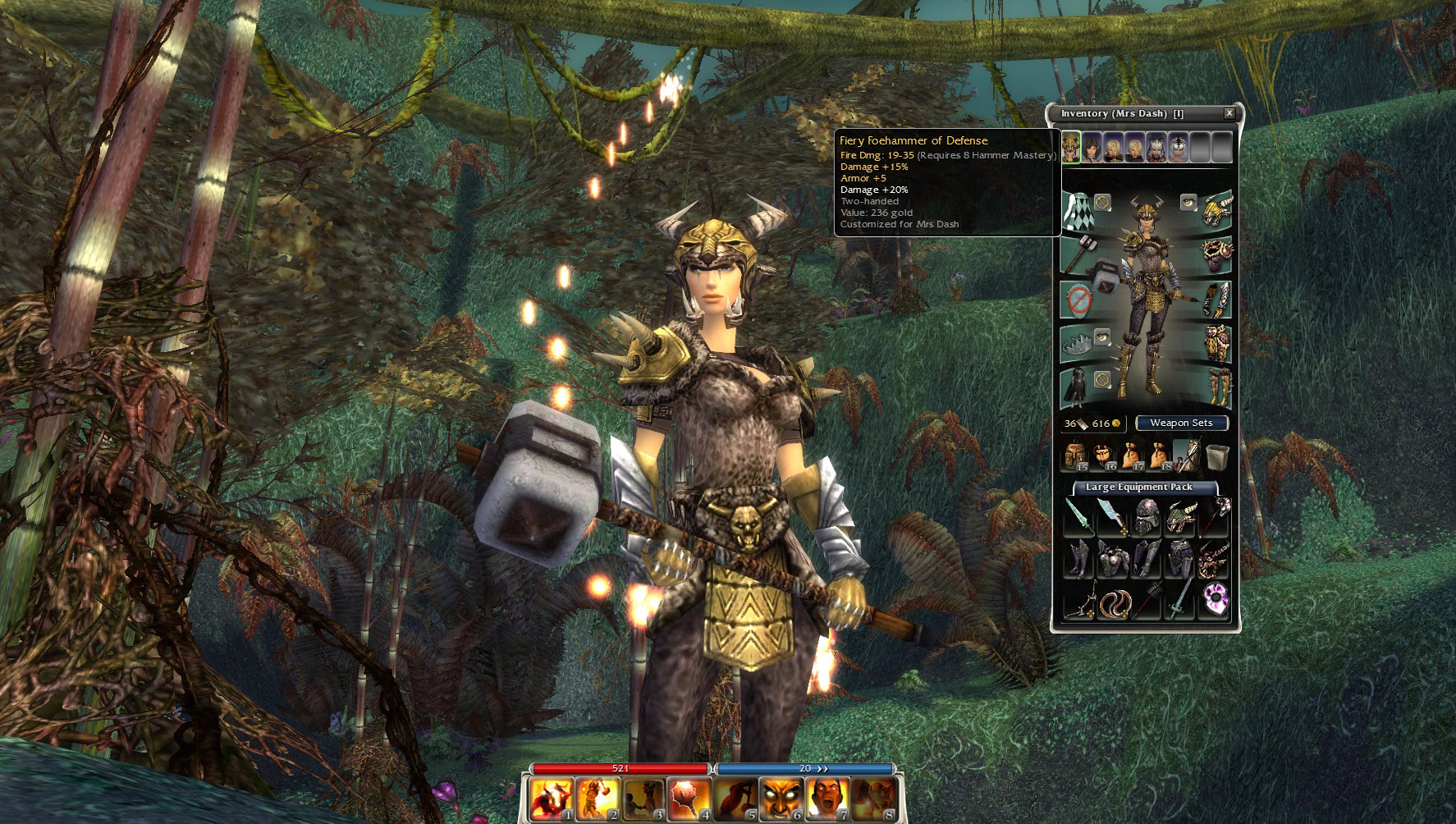Select the equipped hammer weapon slot

[x=1078, y=254]
